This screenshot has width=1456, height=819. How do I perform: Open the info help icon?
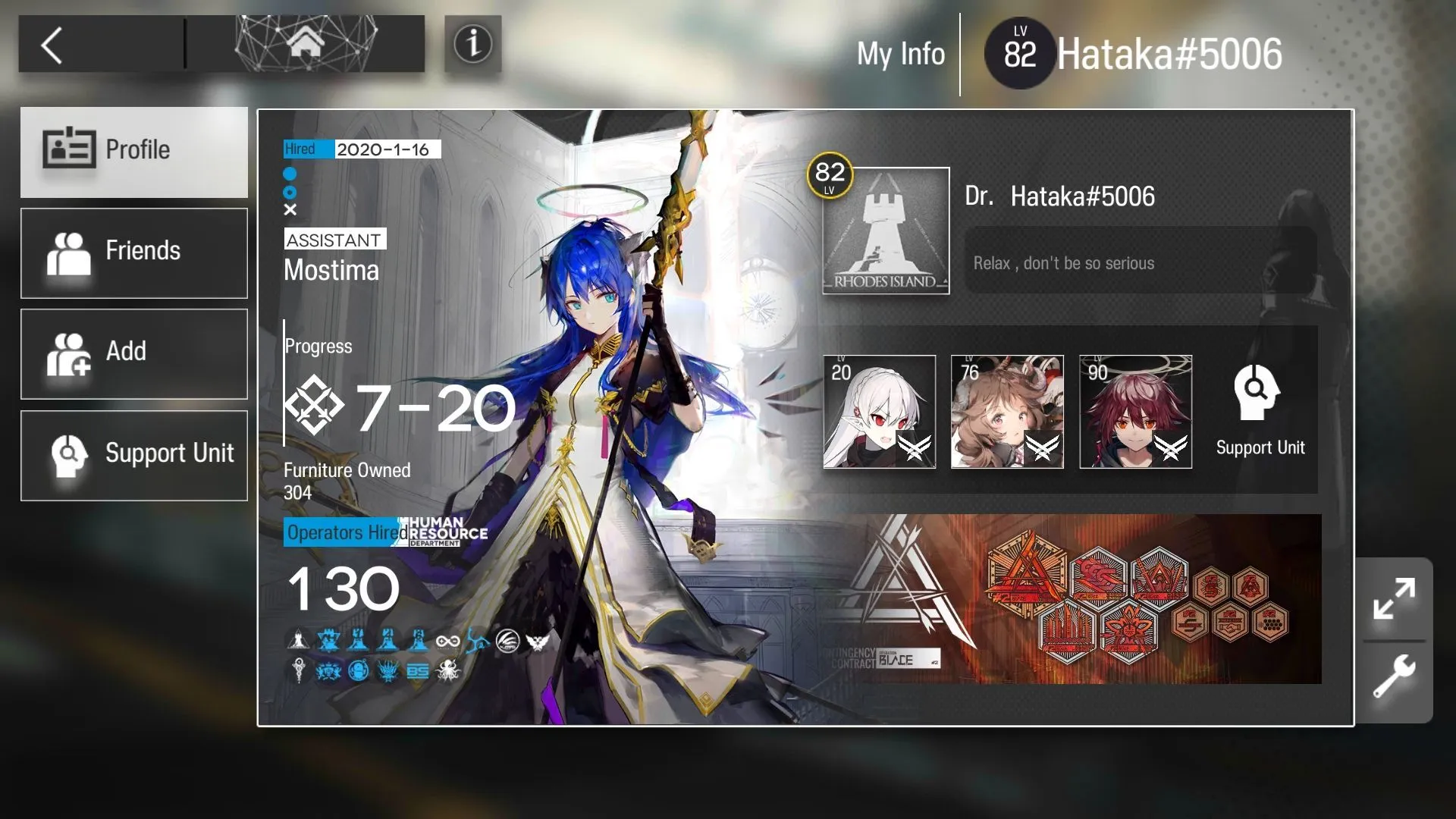[x=472, y=44]
